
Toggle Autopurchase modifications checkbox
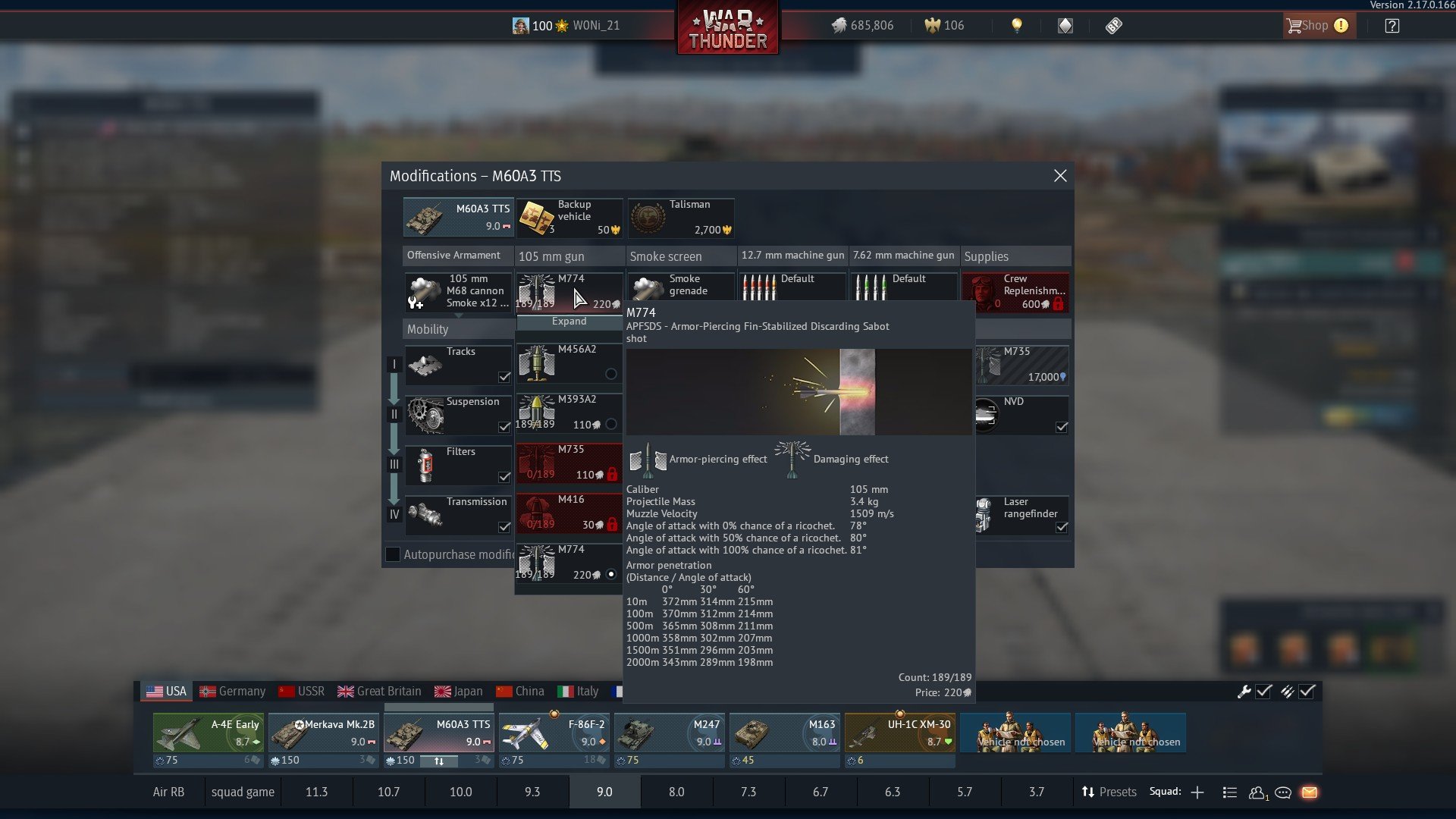point(393,554)
